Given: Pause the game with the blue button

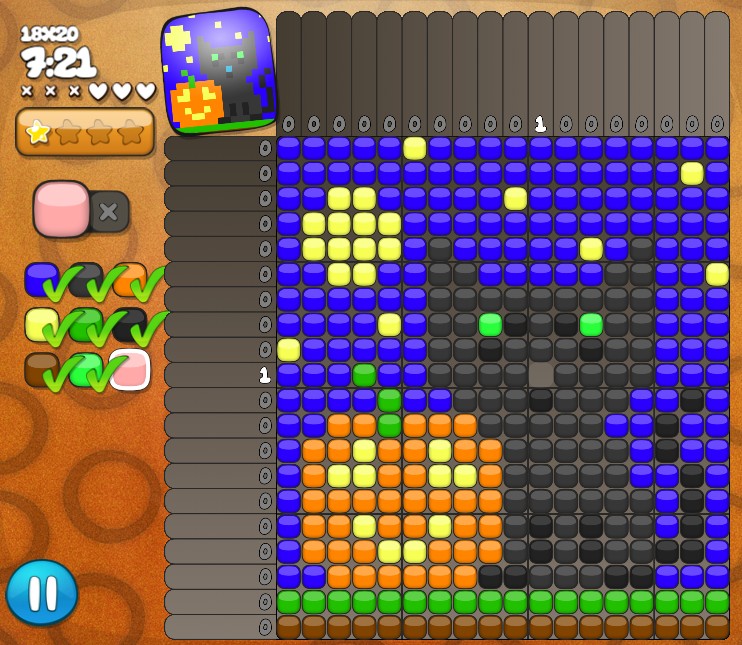Looking at the screenshot, I should point(42,592).
